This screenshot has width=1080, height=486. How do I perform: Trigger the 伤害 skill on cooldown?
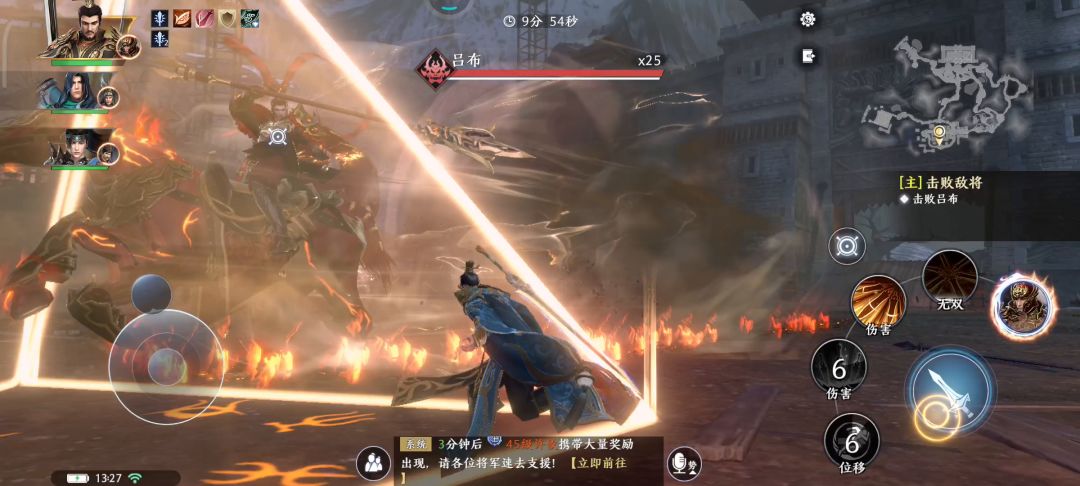[x=838, y=368]
